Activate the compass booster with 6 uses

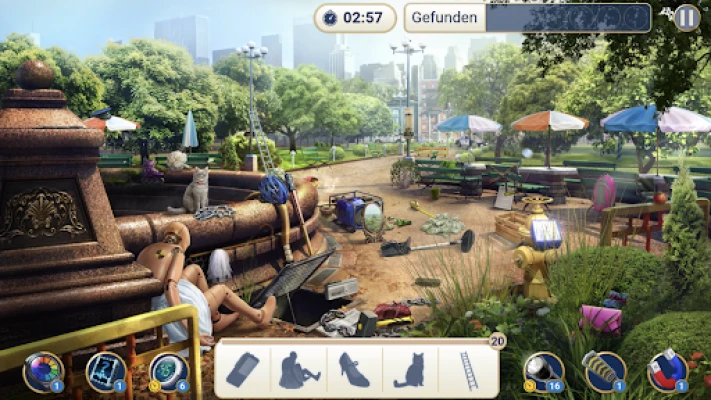click(168, 371)
